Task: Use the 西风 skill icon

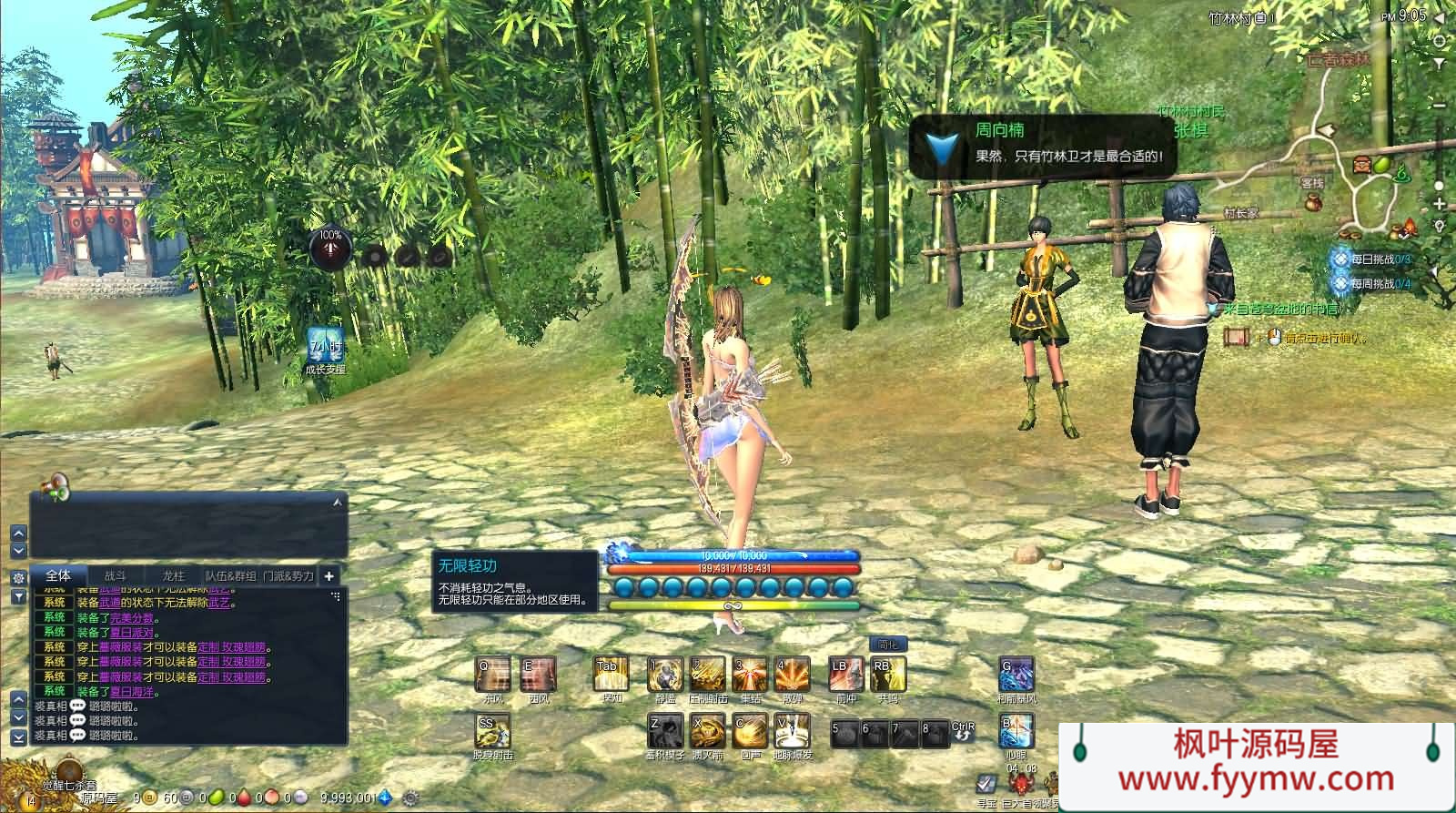Action: (539, 676)
